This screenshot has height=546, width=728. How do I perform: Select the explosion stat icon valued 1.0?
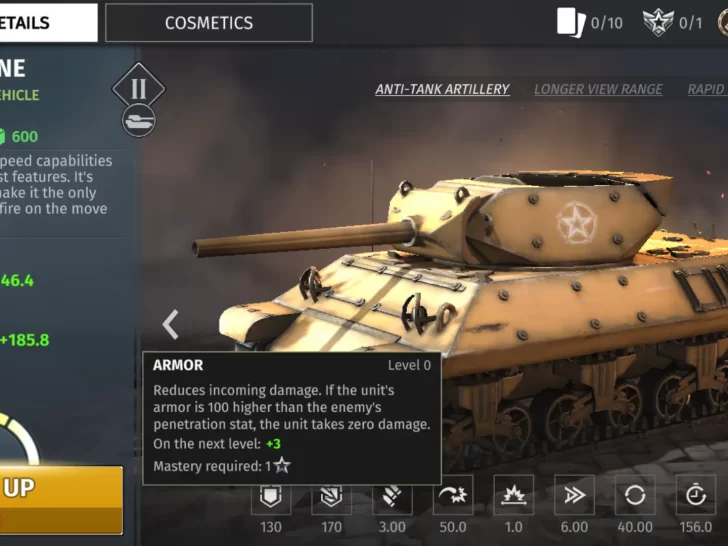[513, 495]
